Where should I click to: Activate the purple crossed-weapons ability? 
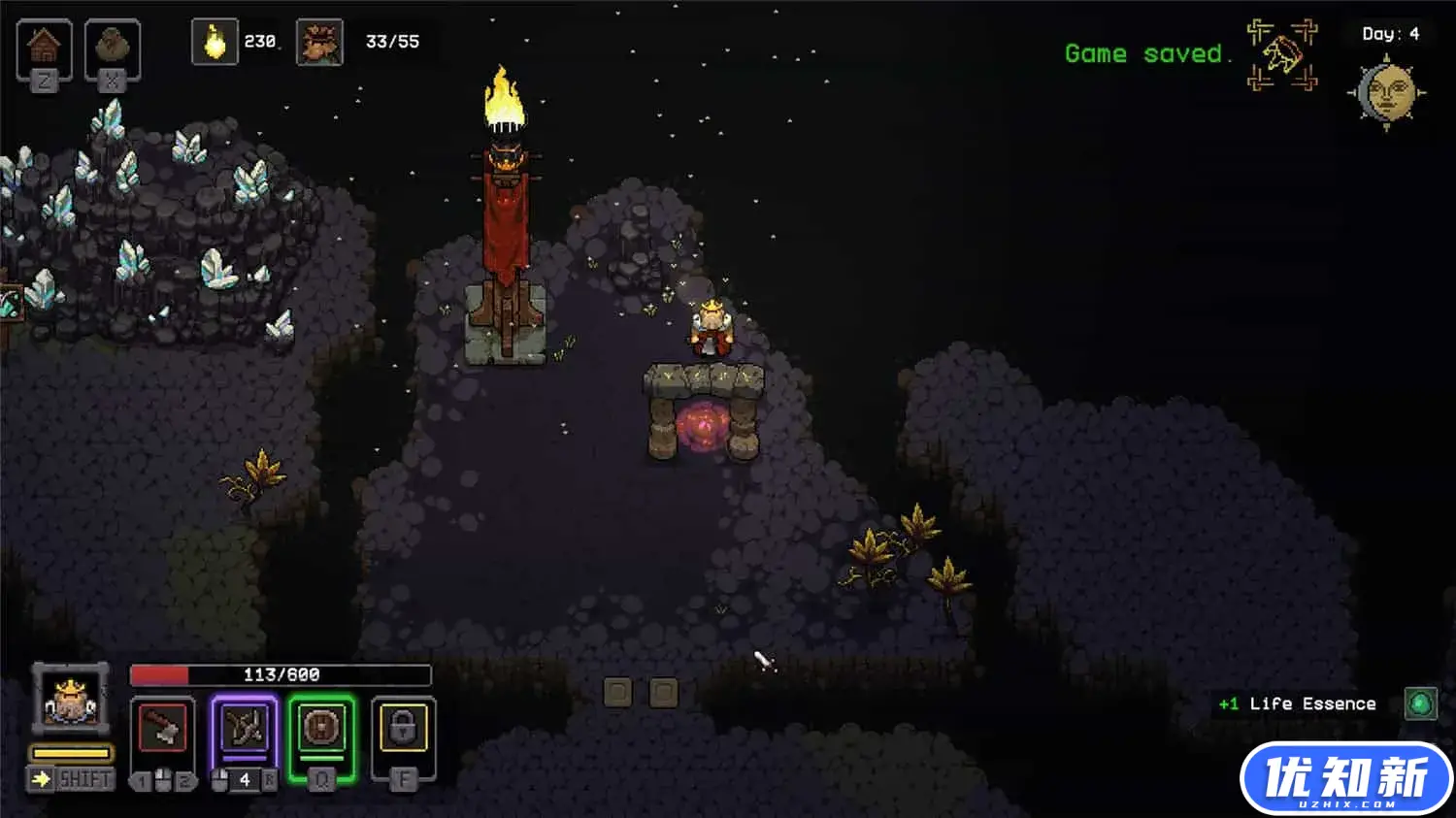click(244, 730)
